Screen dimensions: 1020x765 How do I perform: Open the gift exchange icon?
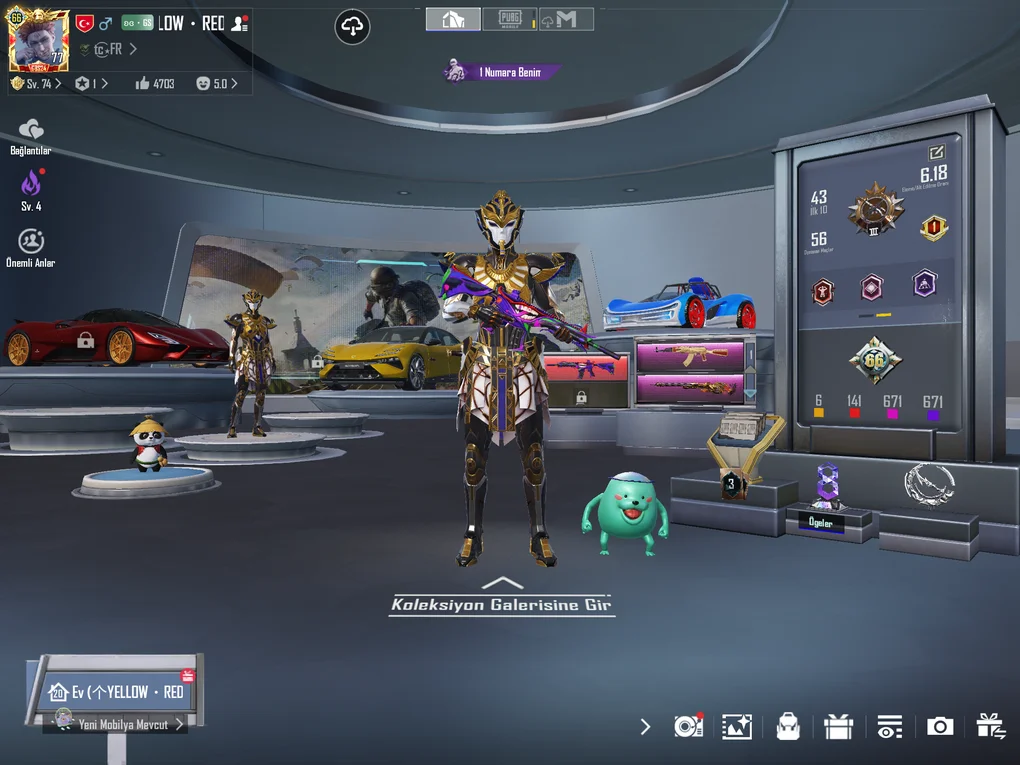coord(991,727)
